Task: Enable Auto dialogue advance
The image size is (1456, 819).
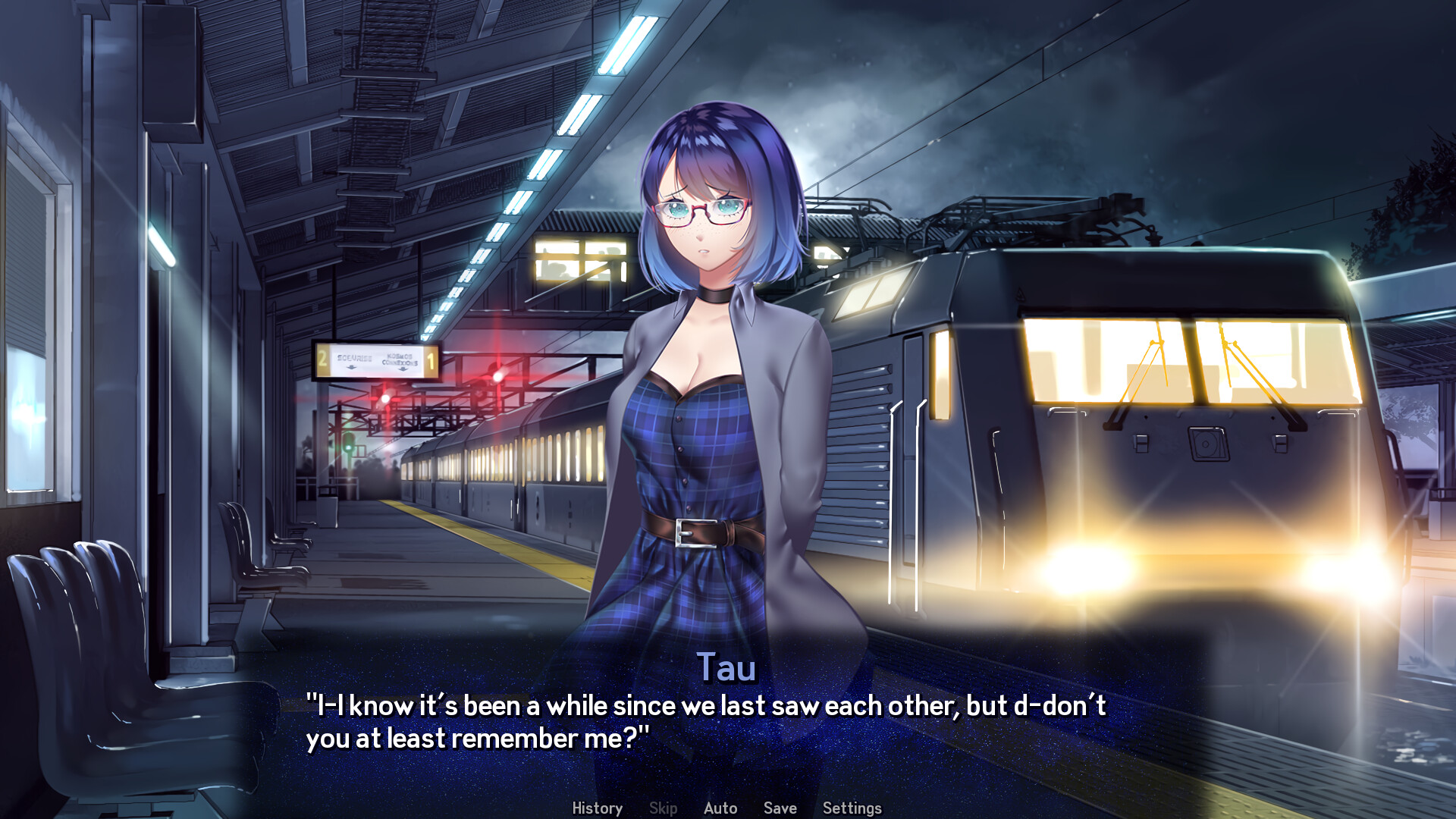Action: [x=720, y=808]
